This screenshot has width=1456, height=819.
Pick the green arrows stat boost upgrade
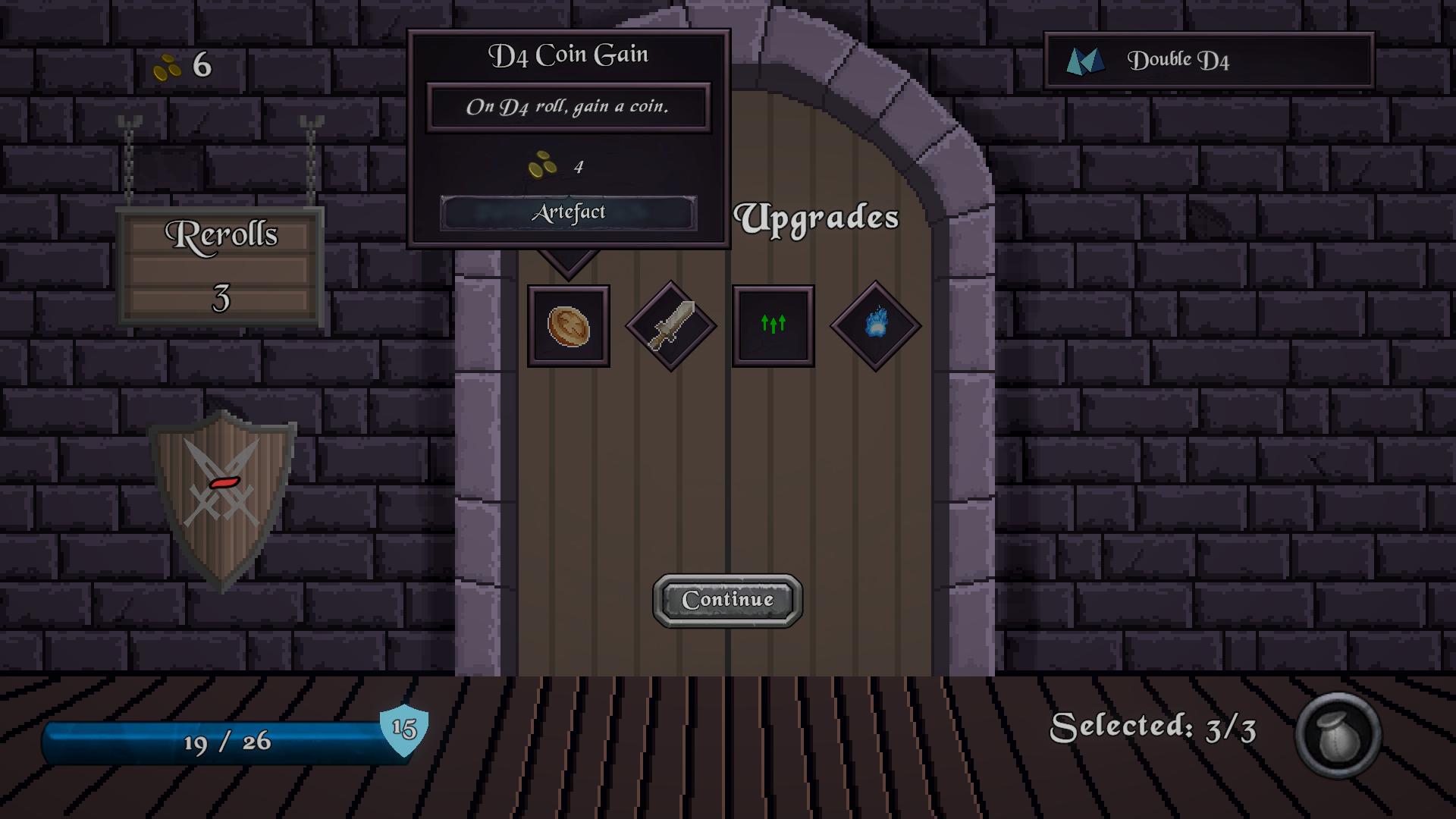coord(773,326)
